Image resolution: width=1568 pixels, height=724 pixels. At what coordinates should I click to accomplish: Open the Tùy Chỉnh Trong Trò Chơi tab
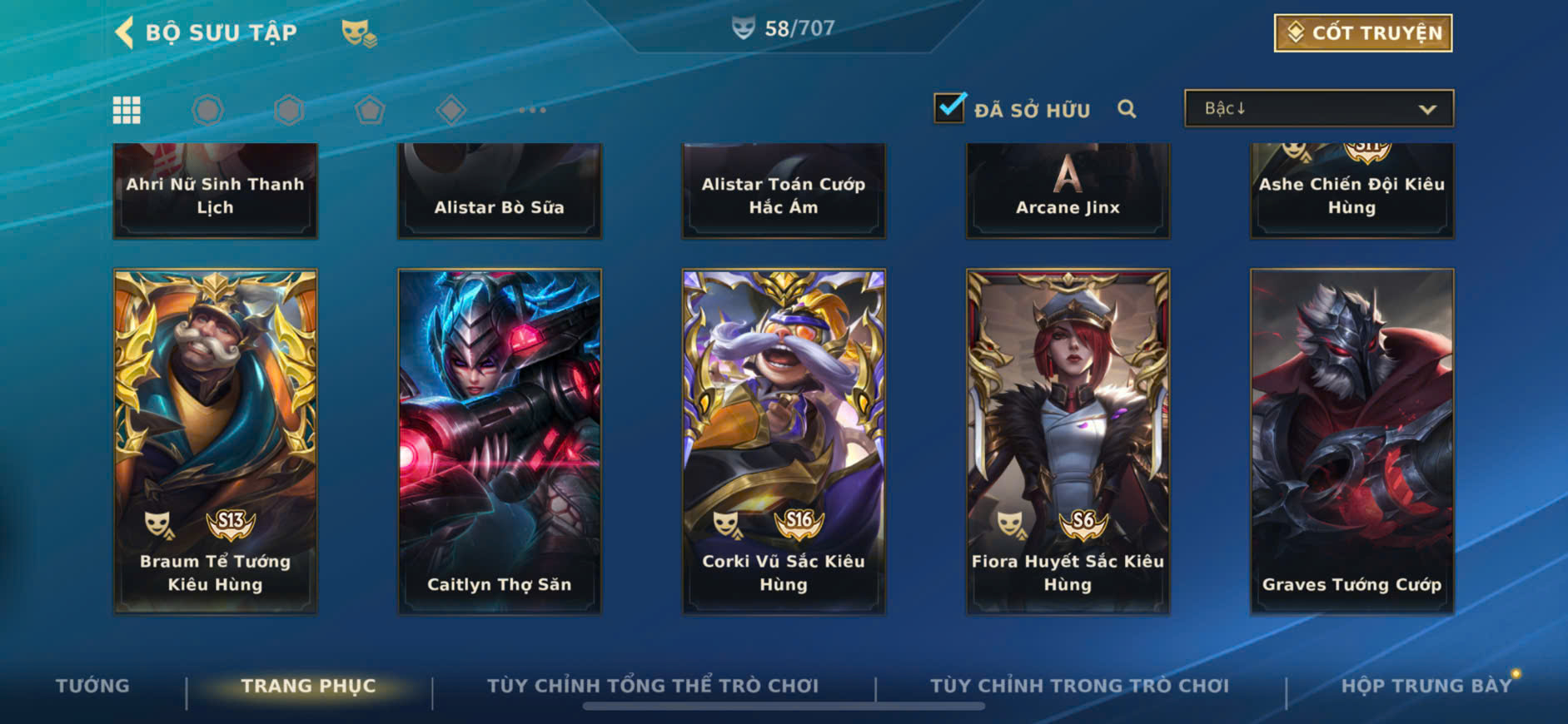[1079, 686]
